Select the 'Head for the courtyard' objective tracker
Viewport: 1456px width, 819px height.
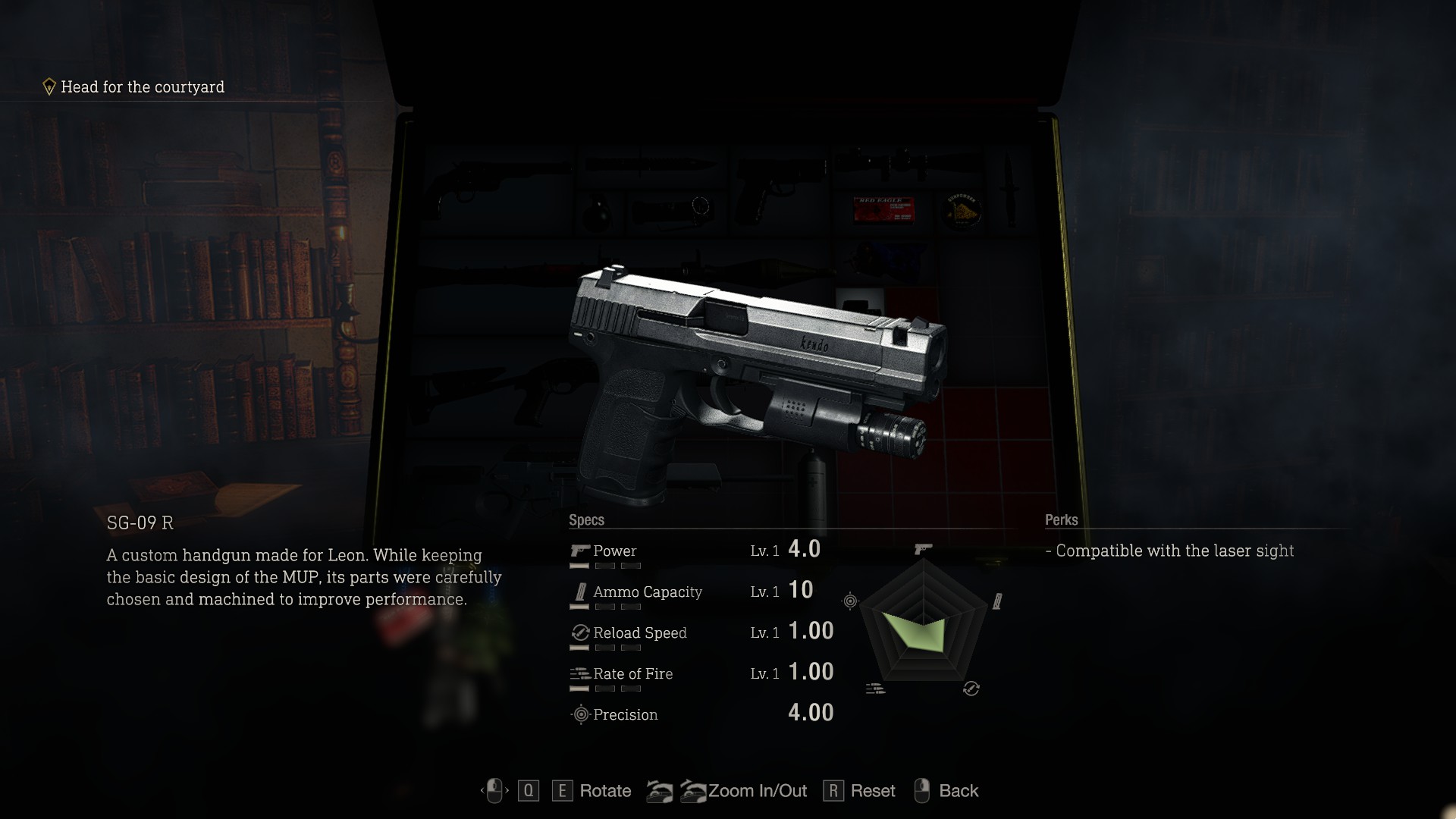(x=142, y=87)
